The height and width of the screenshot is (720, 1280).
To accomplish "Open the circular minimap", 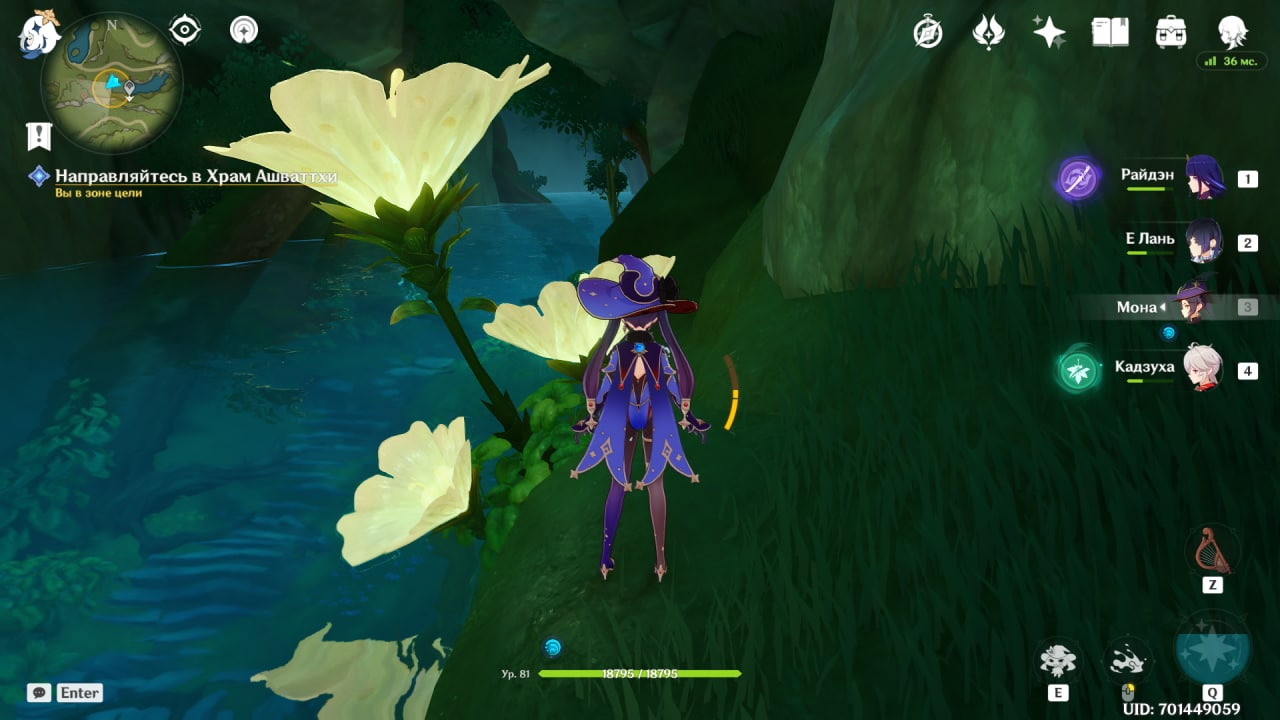I will [x=112, y=83].
